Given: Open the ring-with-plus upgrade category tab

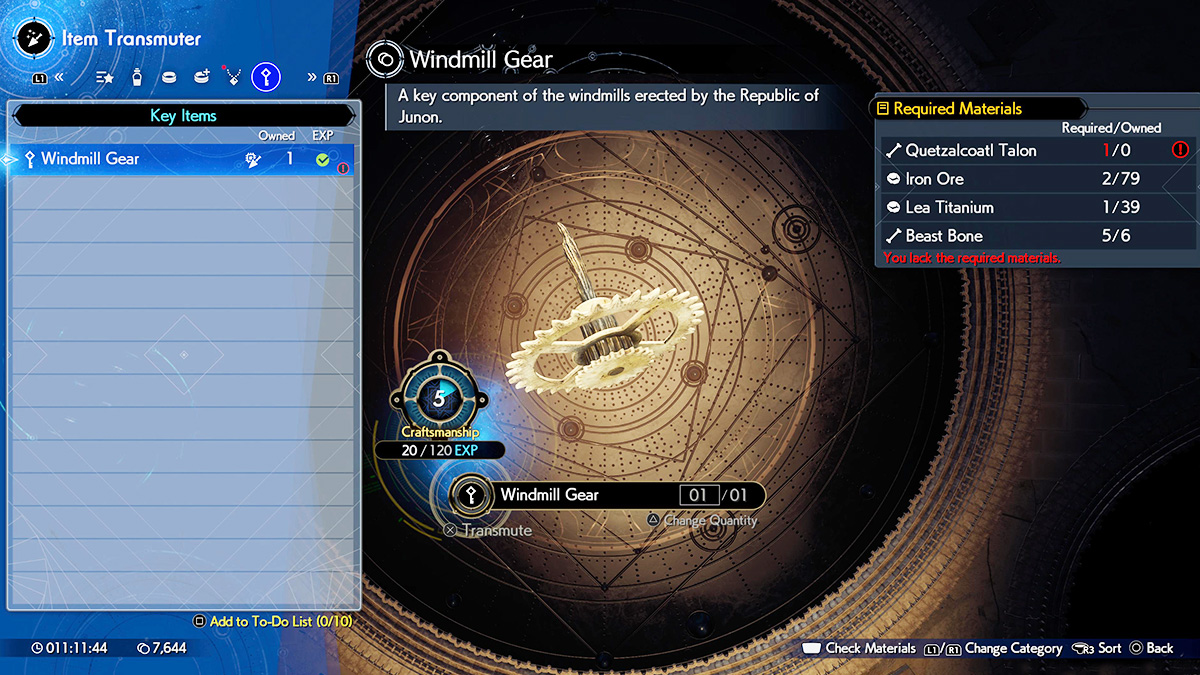Looking at the screenshot, I should 201,76.
